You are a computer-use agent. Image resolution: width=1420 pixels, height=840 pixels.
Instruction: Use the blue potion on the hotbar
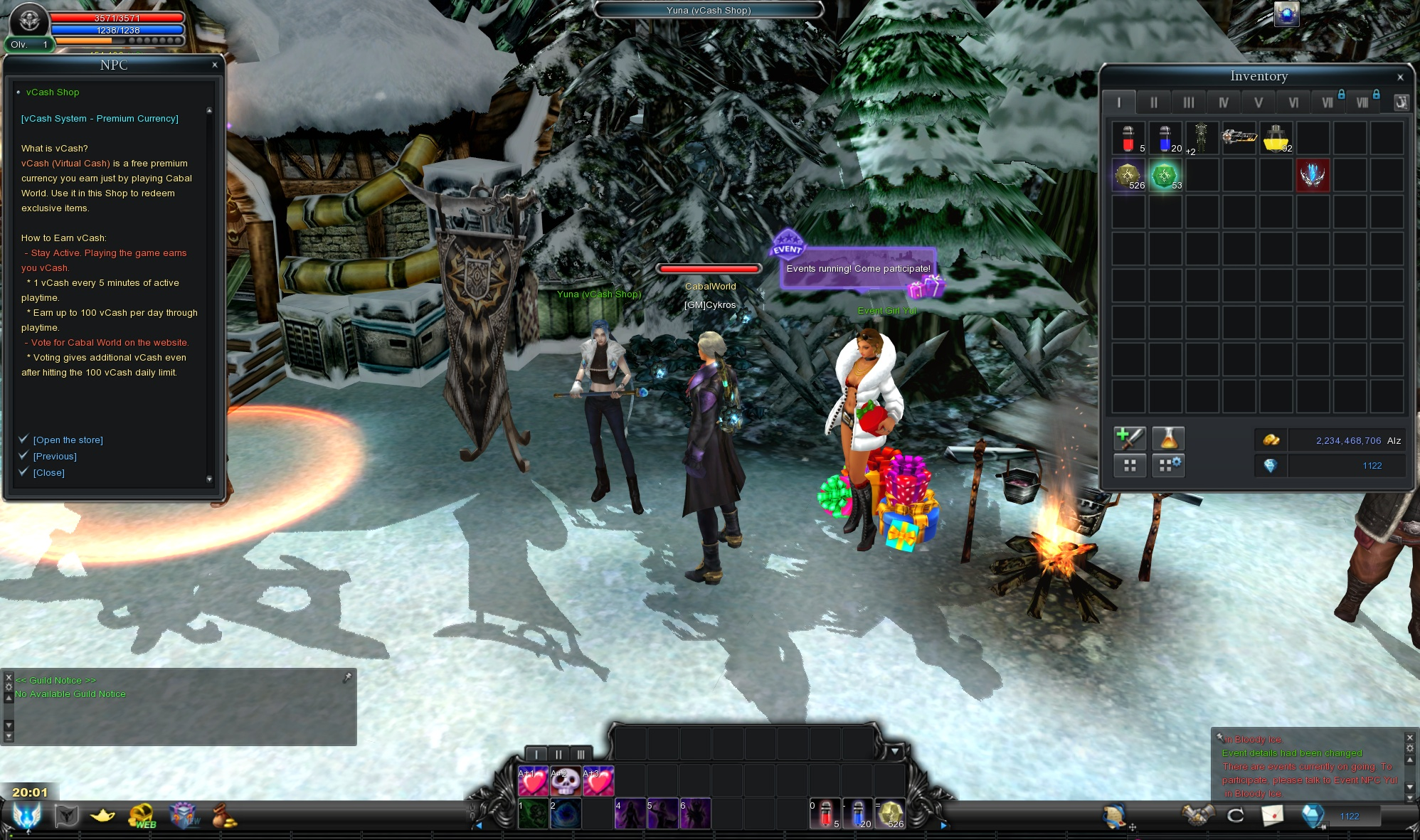pyautogui.click(x=857, y=814)
